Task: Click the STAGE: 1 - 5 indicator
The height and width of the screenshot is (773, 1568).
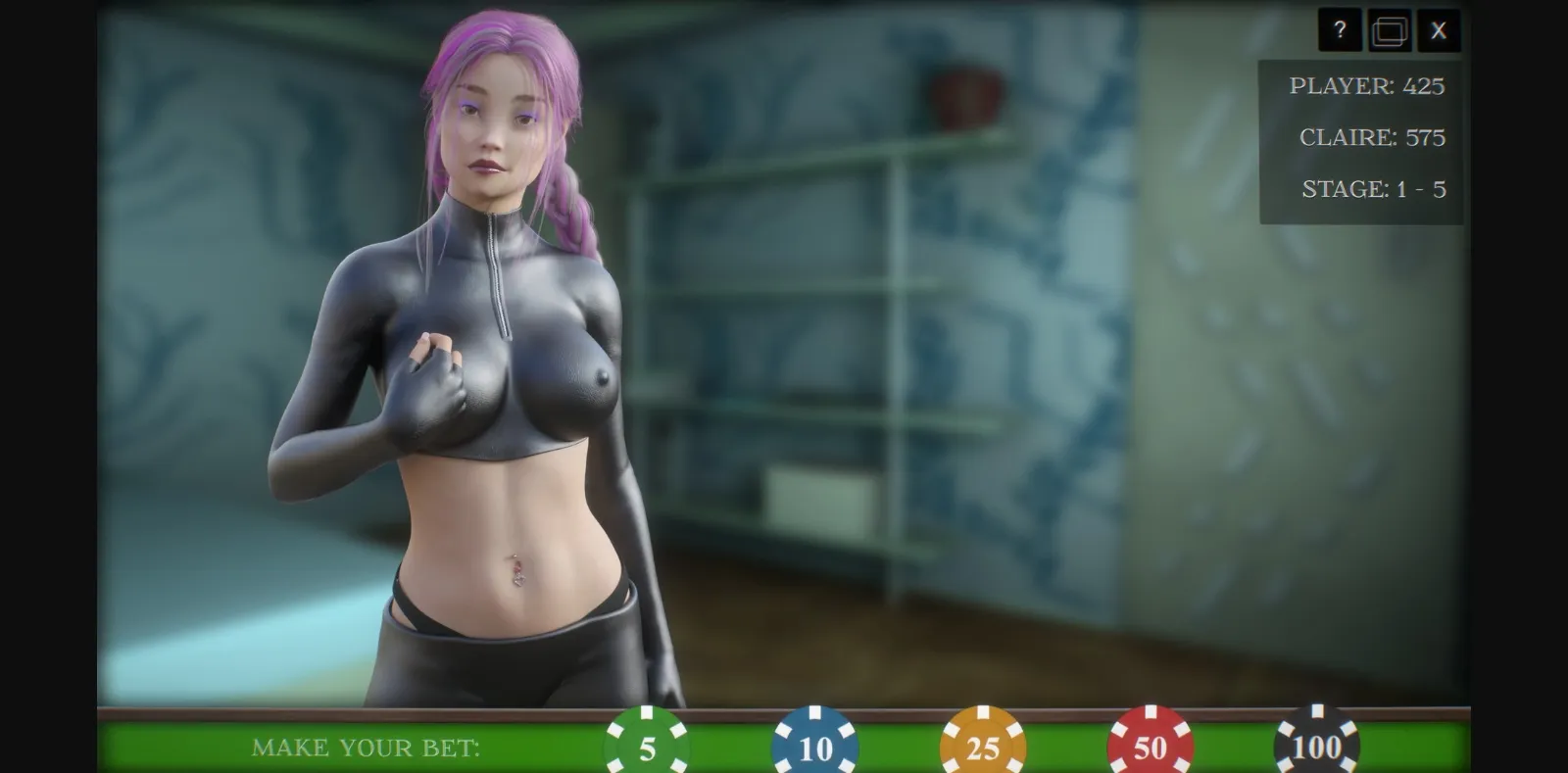Action: point(1371,189)
